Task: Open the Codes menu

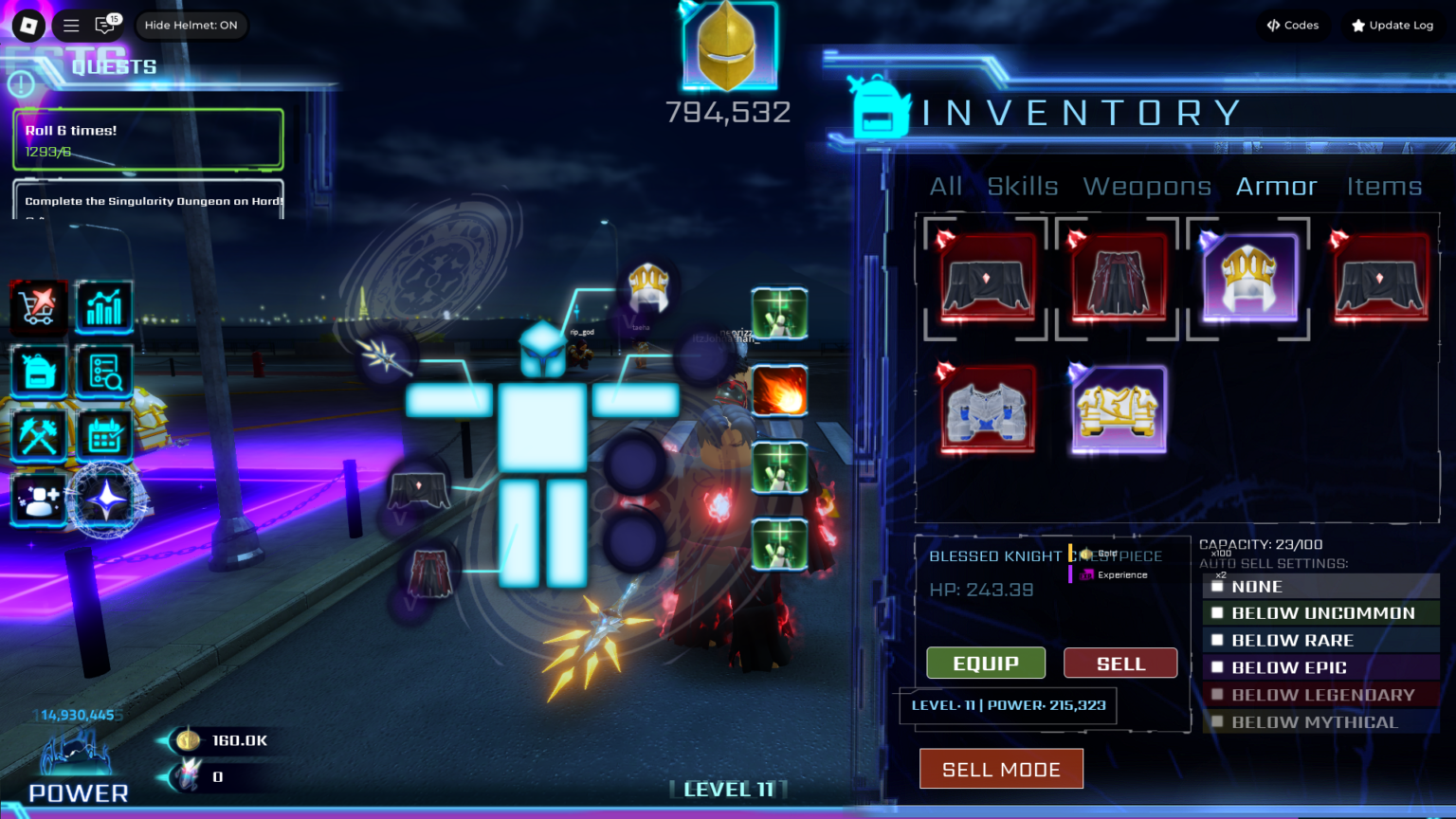Action: (x=1293, y=26)
